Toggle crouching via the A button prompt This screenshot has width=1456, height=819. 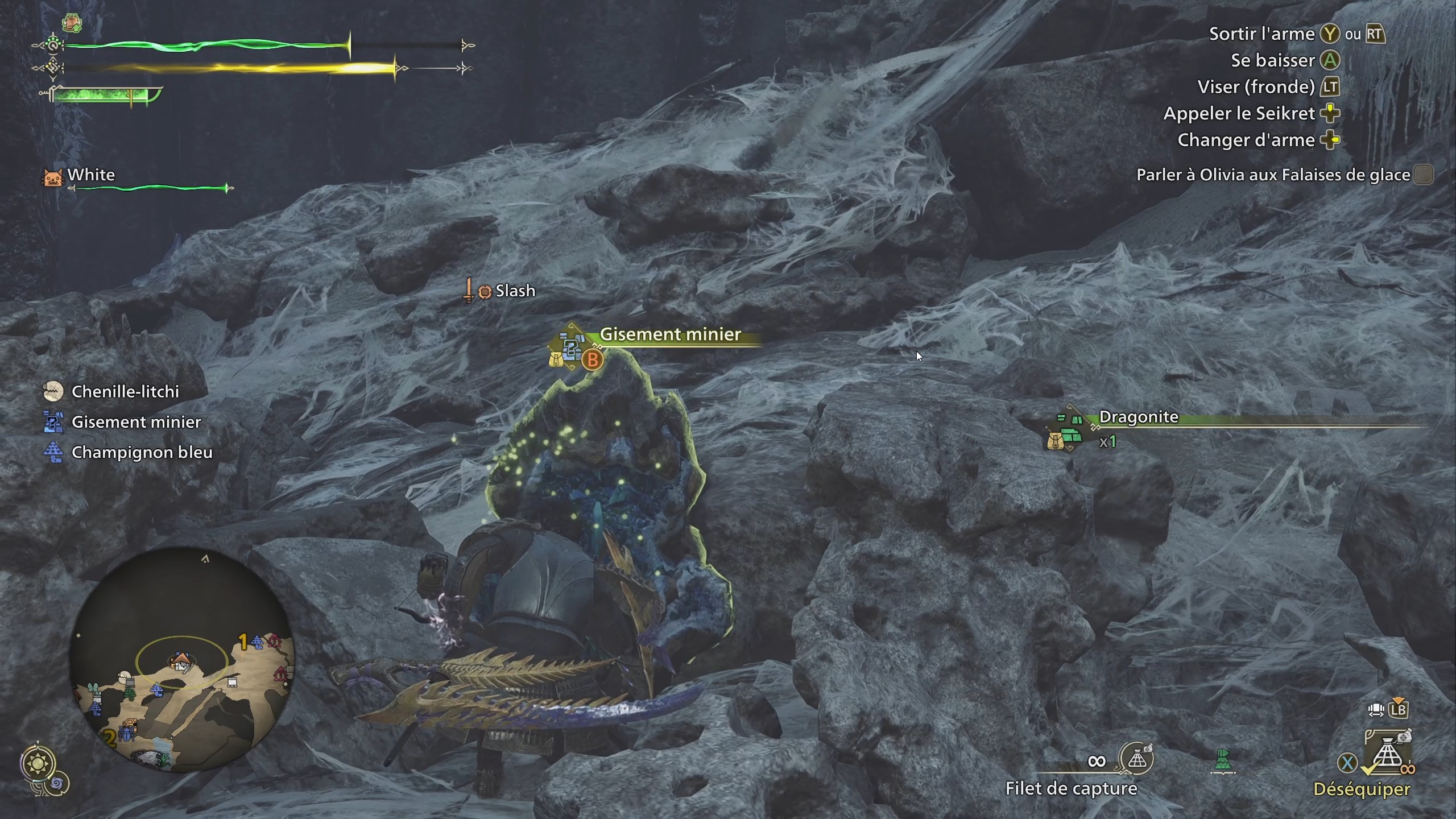[x=1329, y=60]
